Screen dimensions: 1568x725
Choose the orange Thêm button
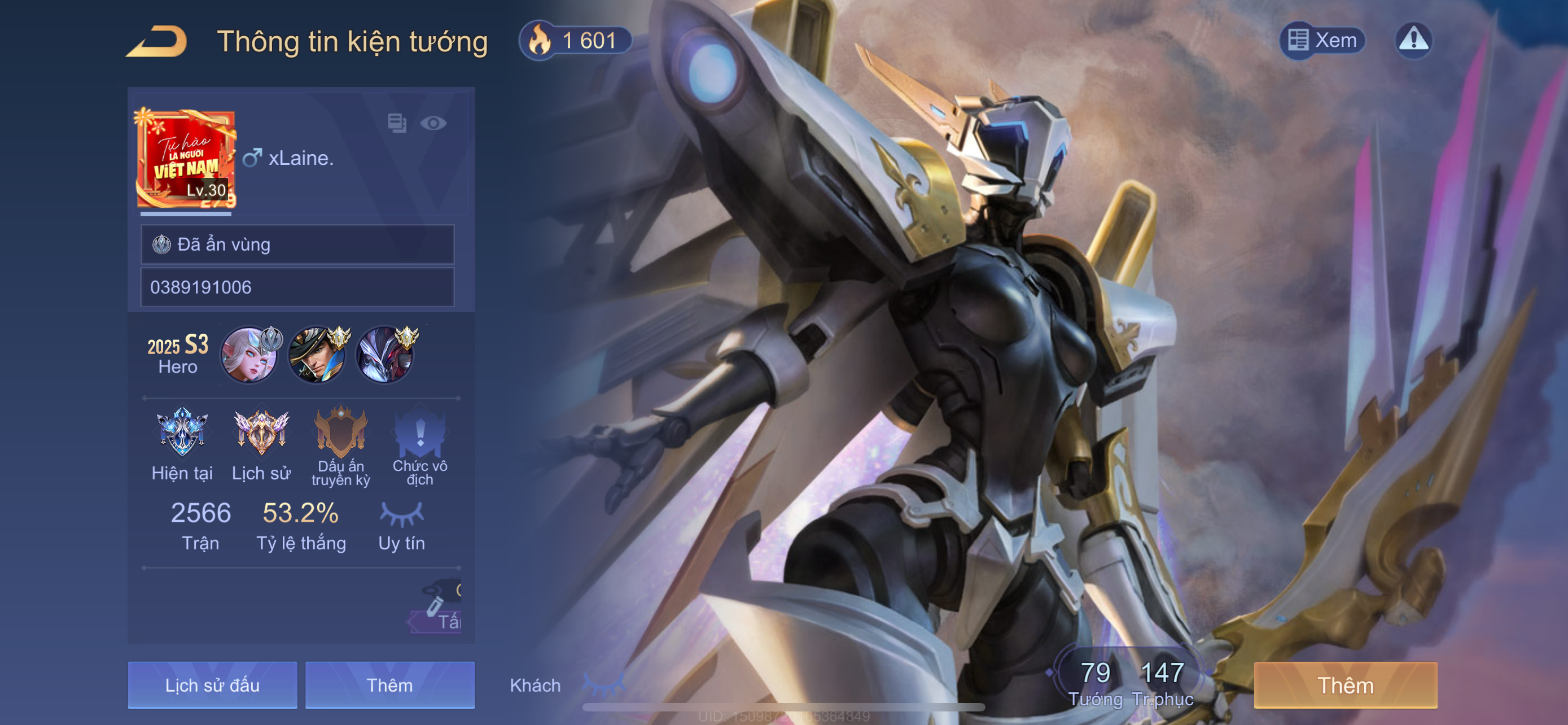point(1345,685)
